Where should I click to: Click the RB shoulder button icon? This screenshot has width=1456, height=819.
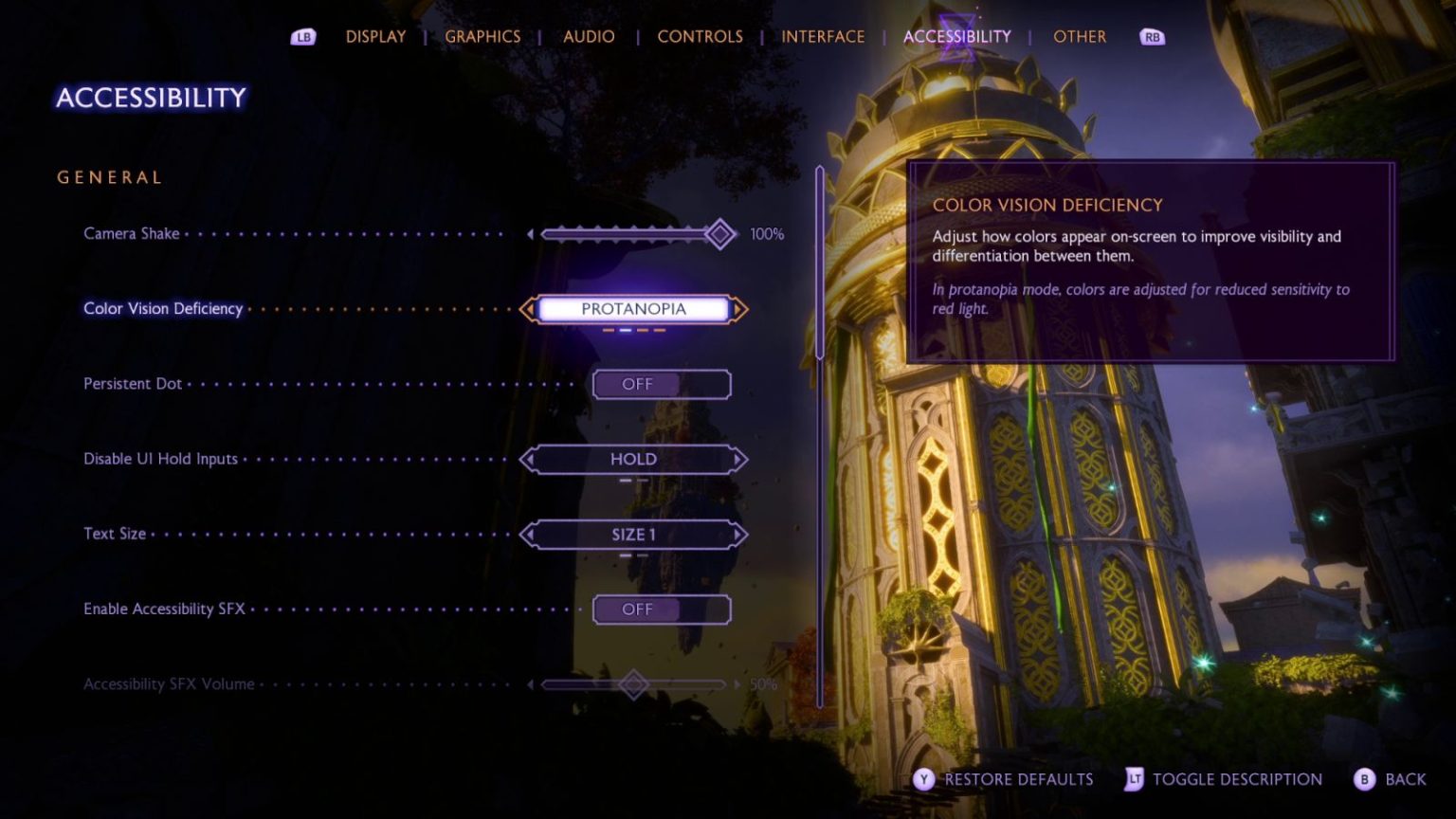pos(1151,36)
